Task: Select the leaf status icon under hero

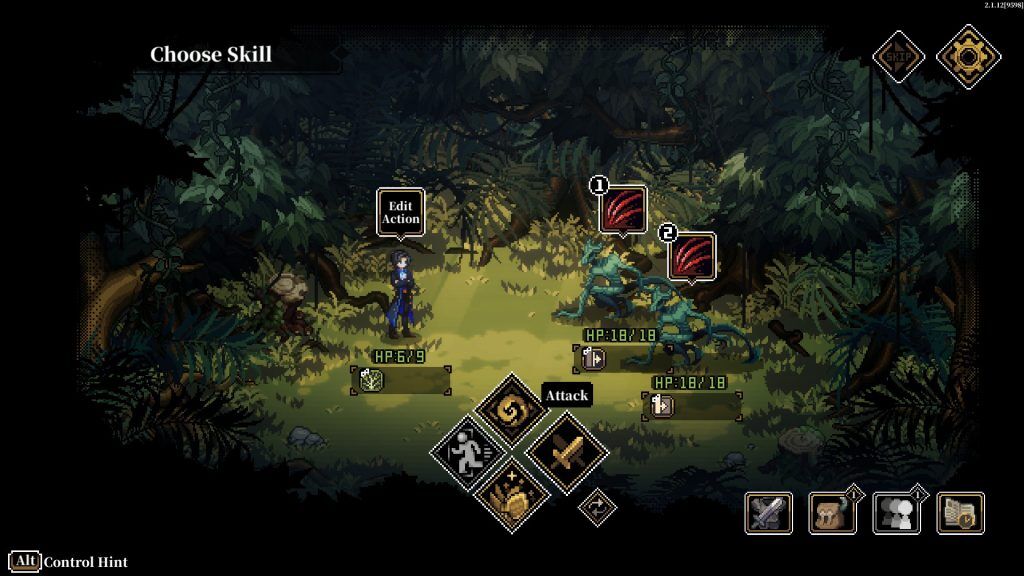Action: click(371, 380)
